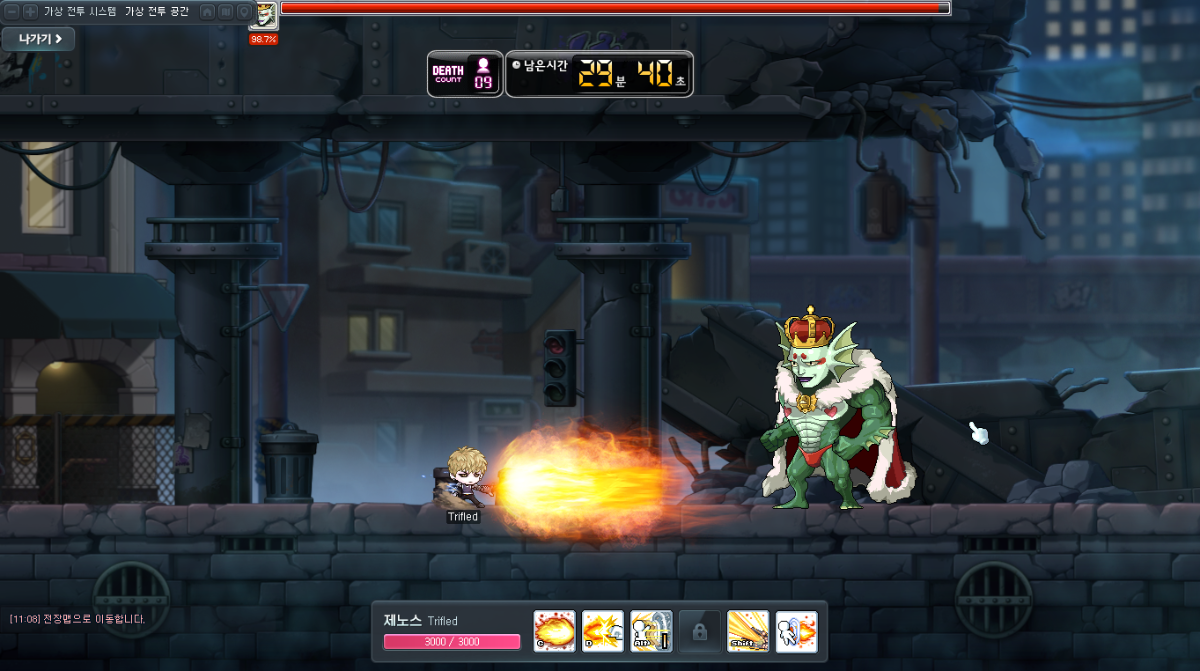Use the fiery punch skill

(603, 631)
